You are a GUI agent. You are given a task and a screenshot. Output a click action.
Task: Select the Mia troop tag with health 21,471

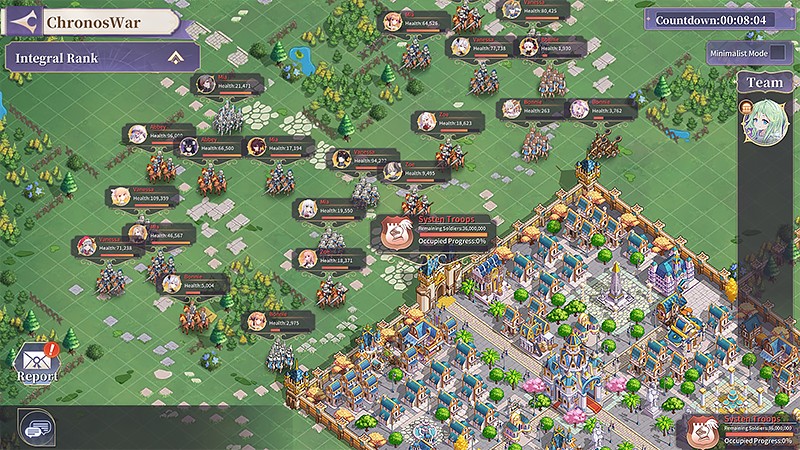tap(228, 84)
